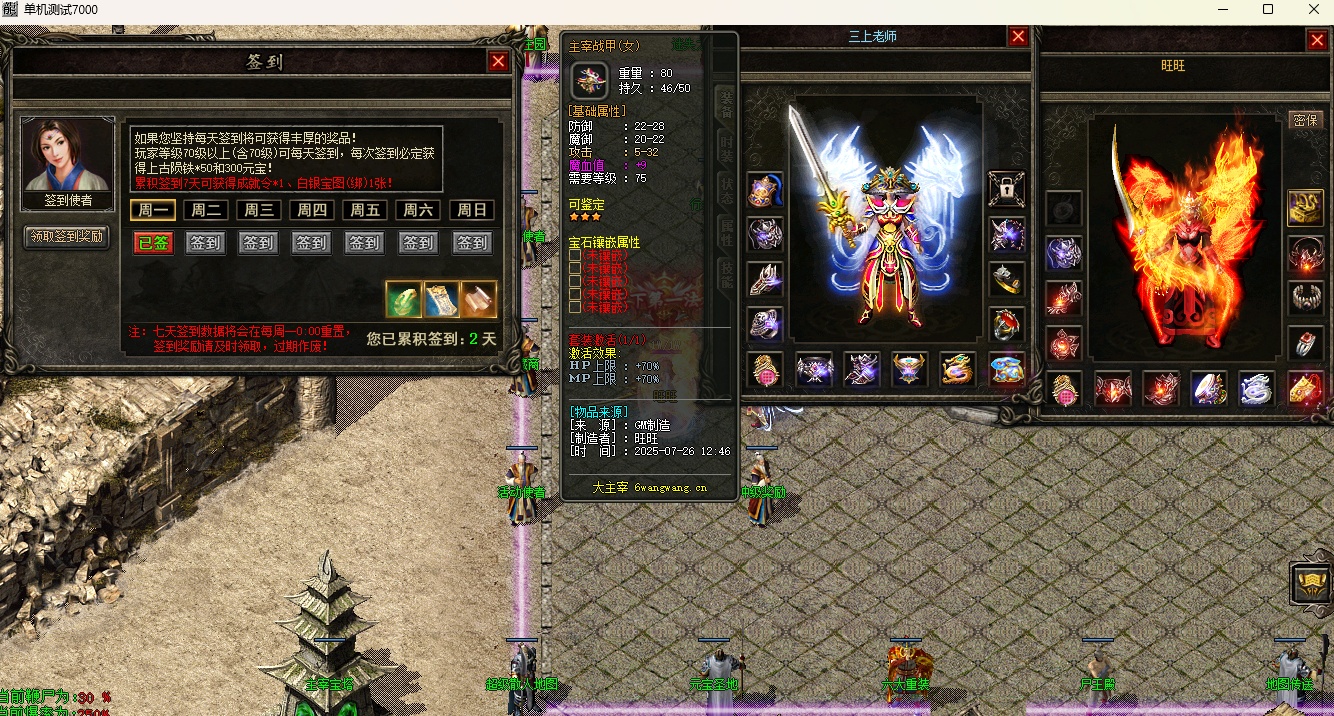1334x716 pixels.
Task: Close the 三上老师 character panel
Action: [1018, 37]
